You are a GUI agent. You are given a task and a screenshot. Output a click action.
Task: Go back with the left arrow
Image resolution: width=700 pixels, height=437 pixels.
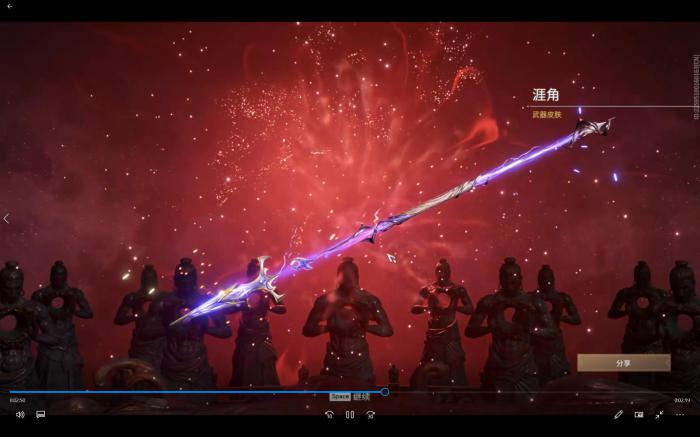tap(6, 219)
